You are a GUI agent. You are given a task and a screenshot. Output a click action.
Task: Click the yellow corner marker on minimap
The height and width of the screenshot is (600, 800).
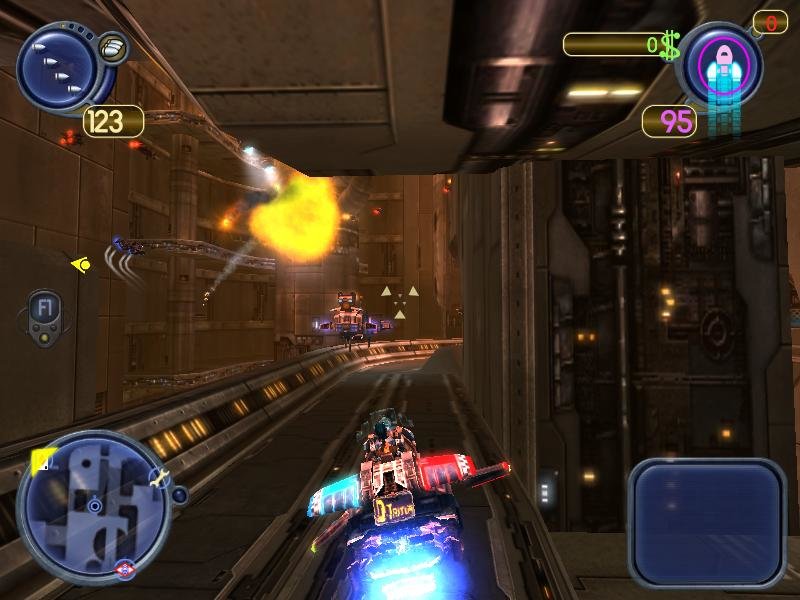click(43, 461)
